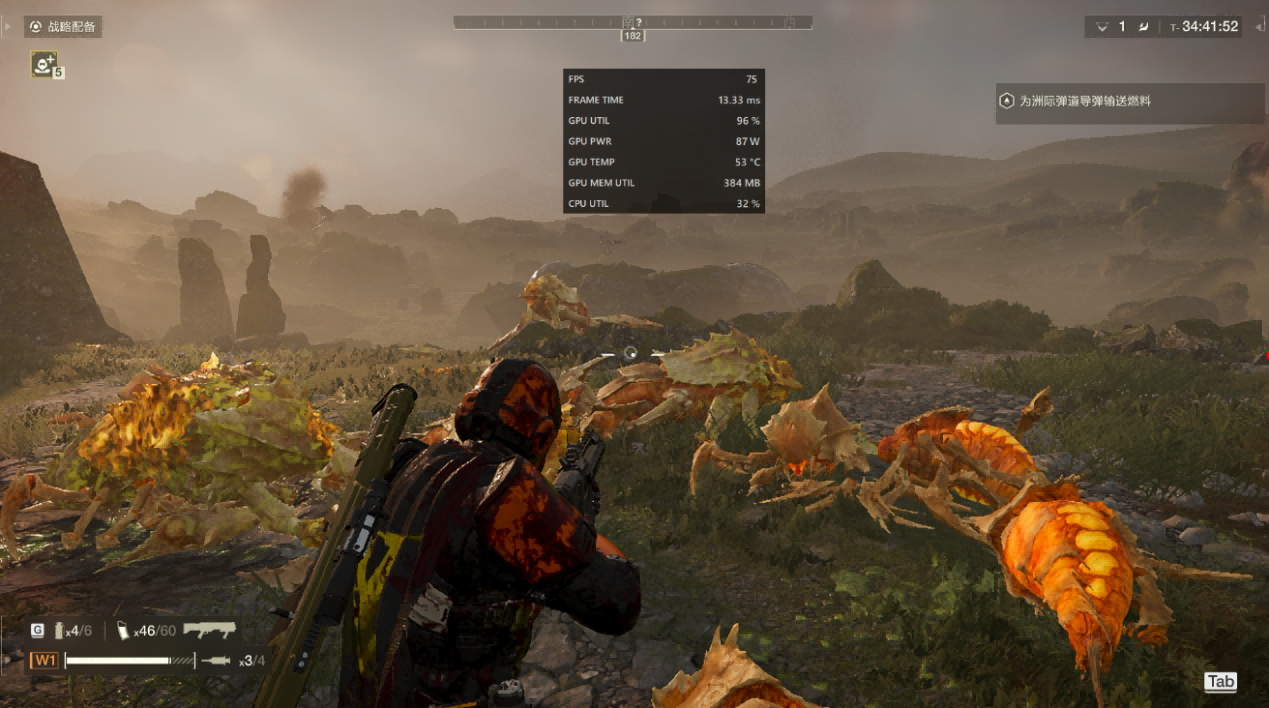The image size is (1269, 708).
Task: Click the compass heading bar
Action: [x=632, y=22]
